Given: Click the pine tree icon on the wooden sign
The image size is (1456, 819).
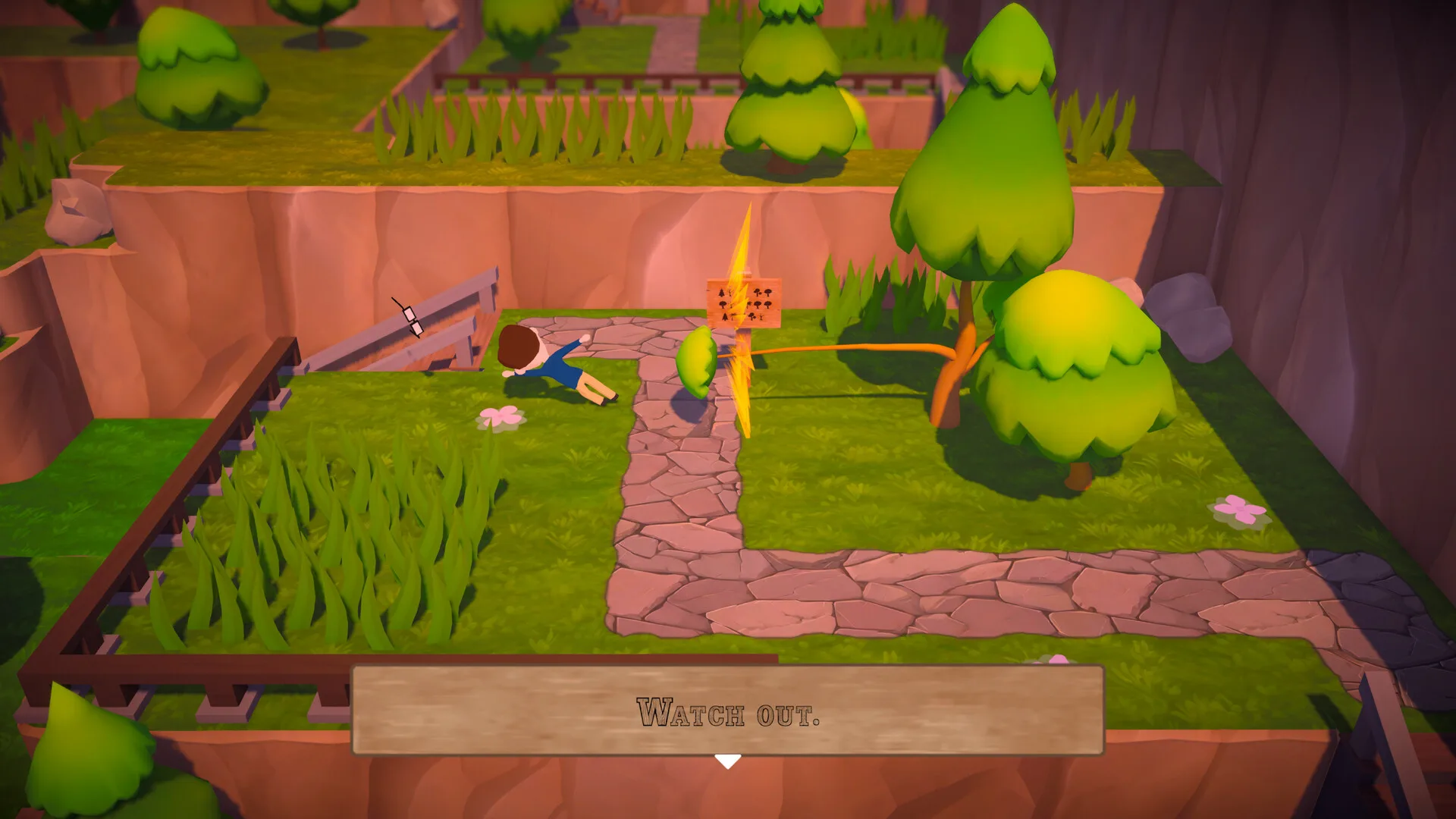Looking at the screenshot, I should click(x=722, y=293).
